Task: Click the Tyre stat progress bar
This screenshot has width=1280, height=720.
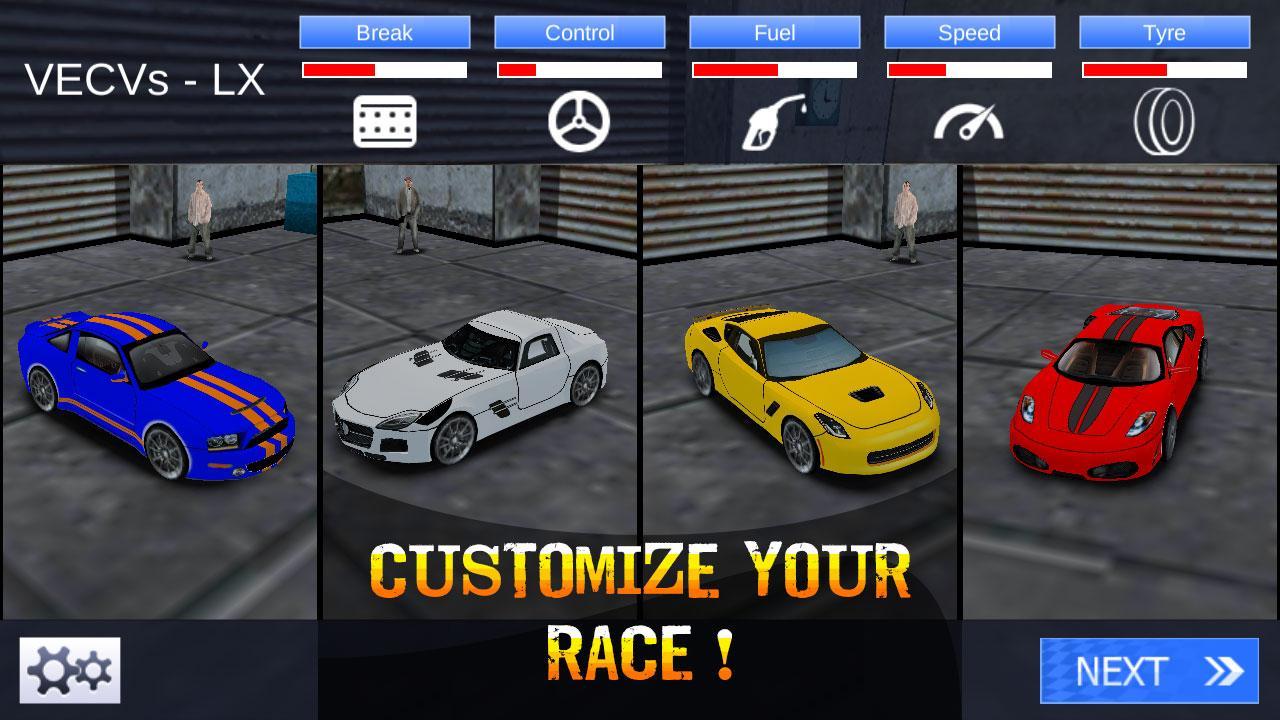Action: 1163,70
